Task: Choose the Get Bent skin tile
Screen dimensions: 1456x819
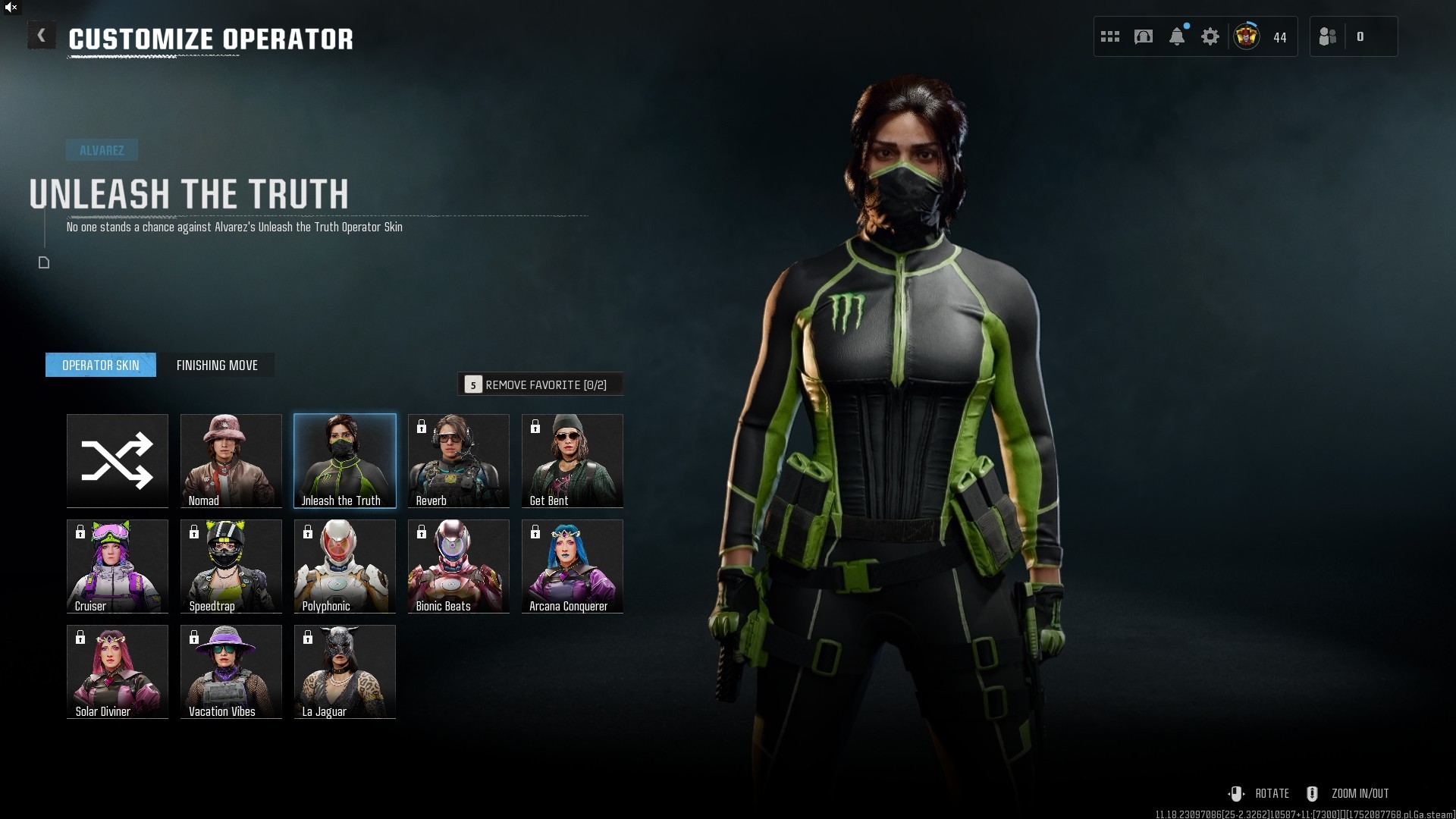Action: (573, 460)
